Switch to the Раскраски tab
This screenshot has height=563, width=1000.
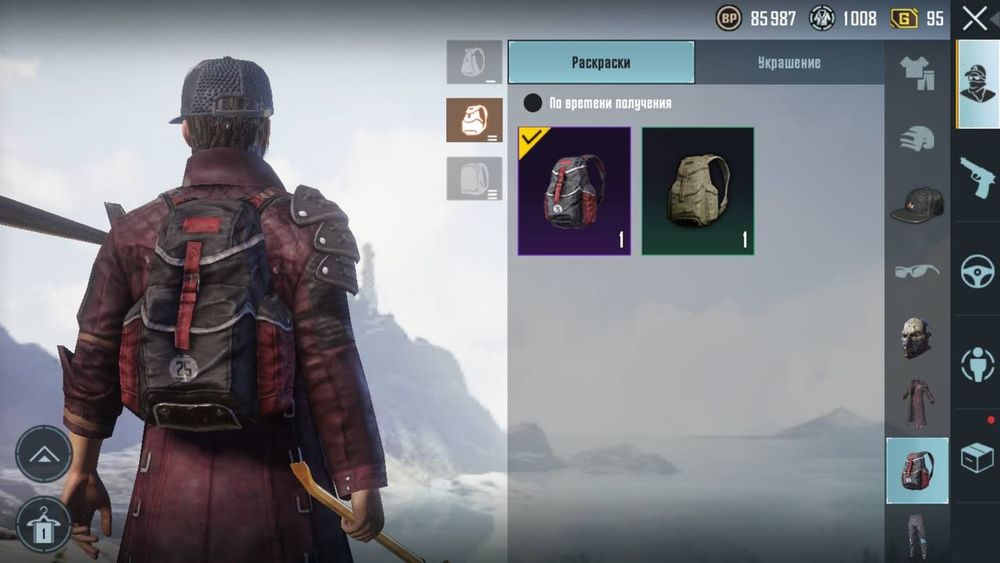pyautogui.click(x=601, y=62)
